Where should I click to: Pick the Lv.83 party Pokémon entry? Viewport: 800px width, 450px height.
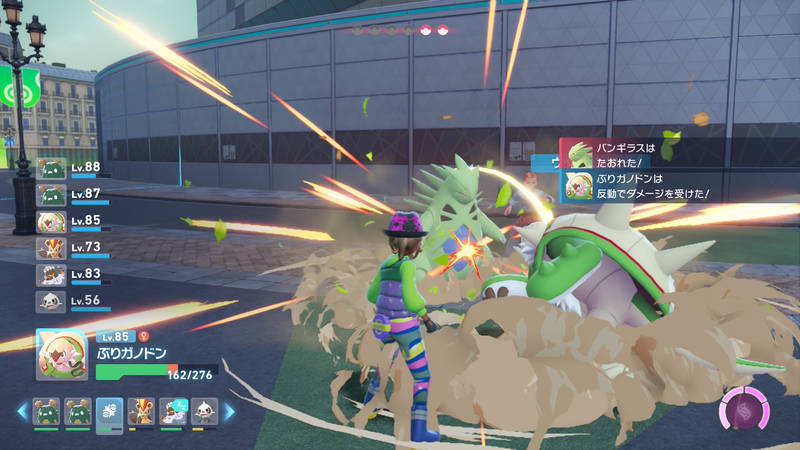(x=73, y=275)
